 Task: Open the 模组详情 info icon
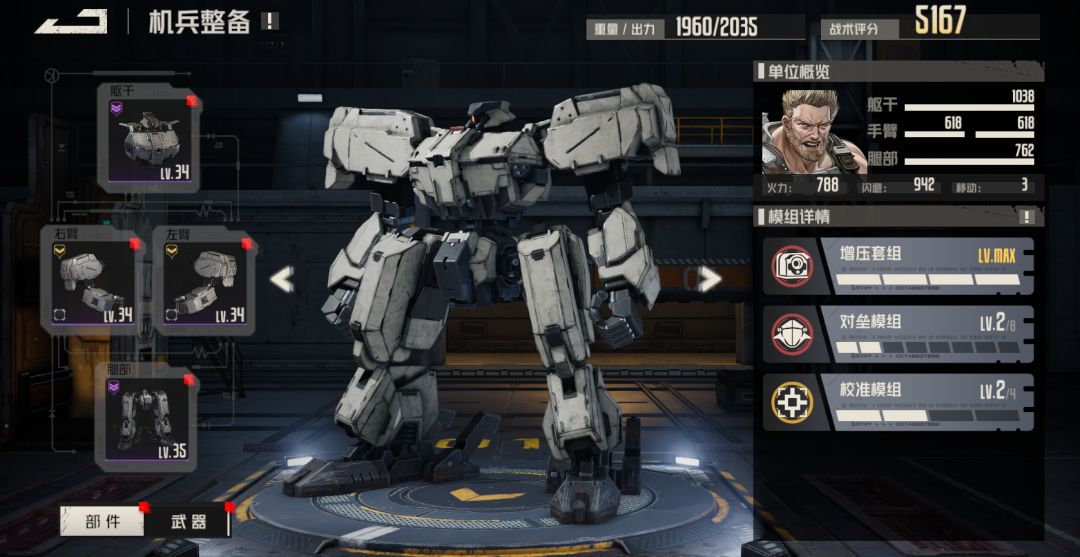click(1026, 216)
